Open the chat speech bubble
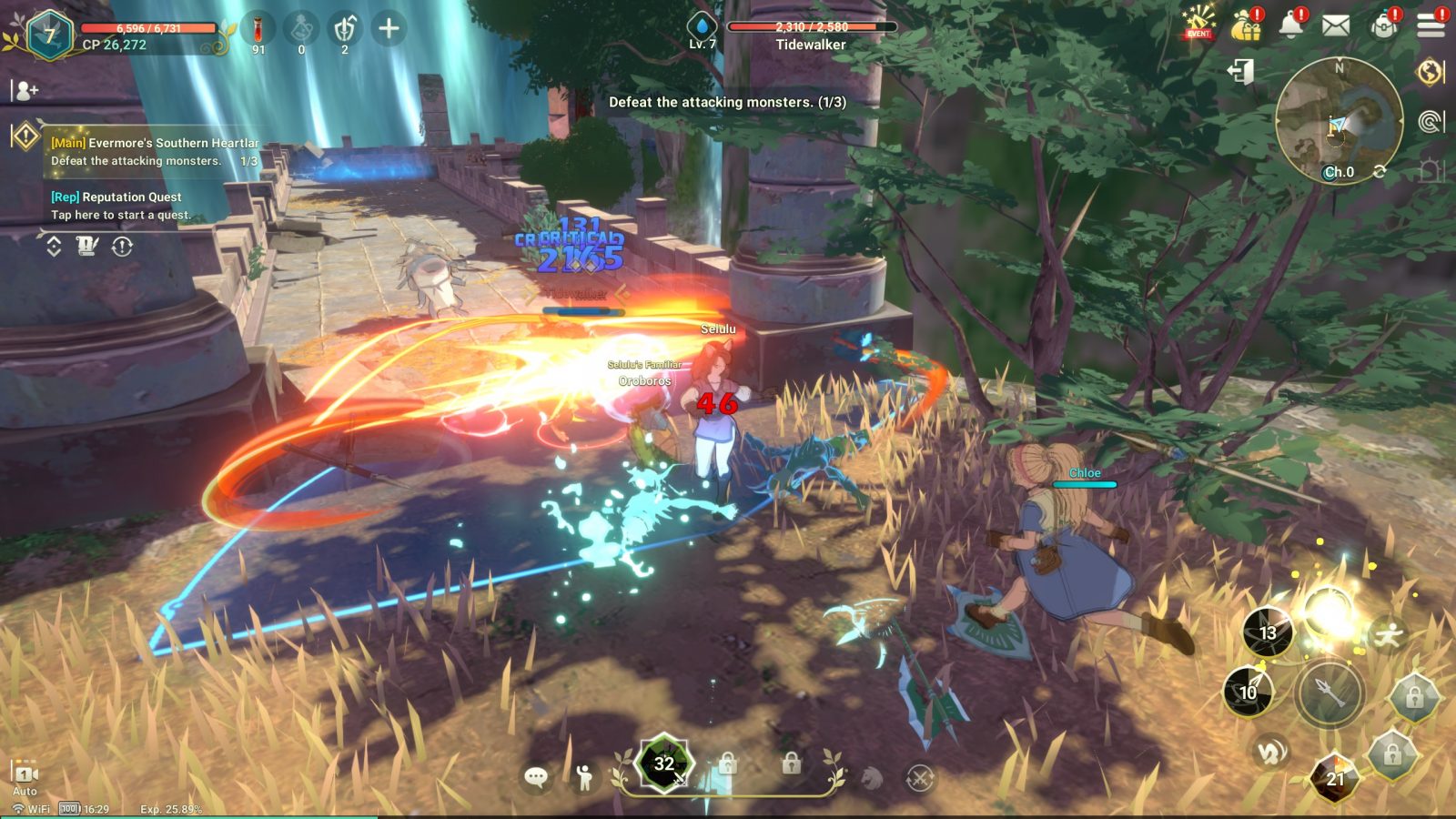This screenshot has height=819, width=1456. tap(536, 777)
